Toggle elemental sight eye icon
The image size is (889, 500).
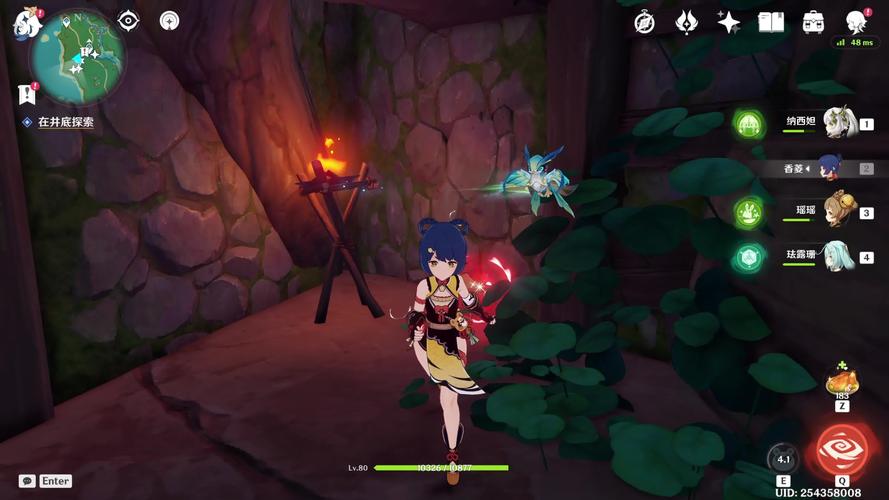click(128, 21)
